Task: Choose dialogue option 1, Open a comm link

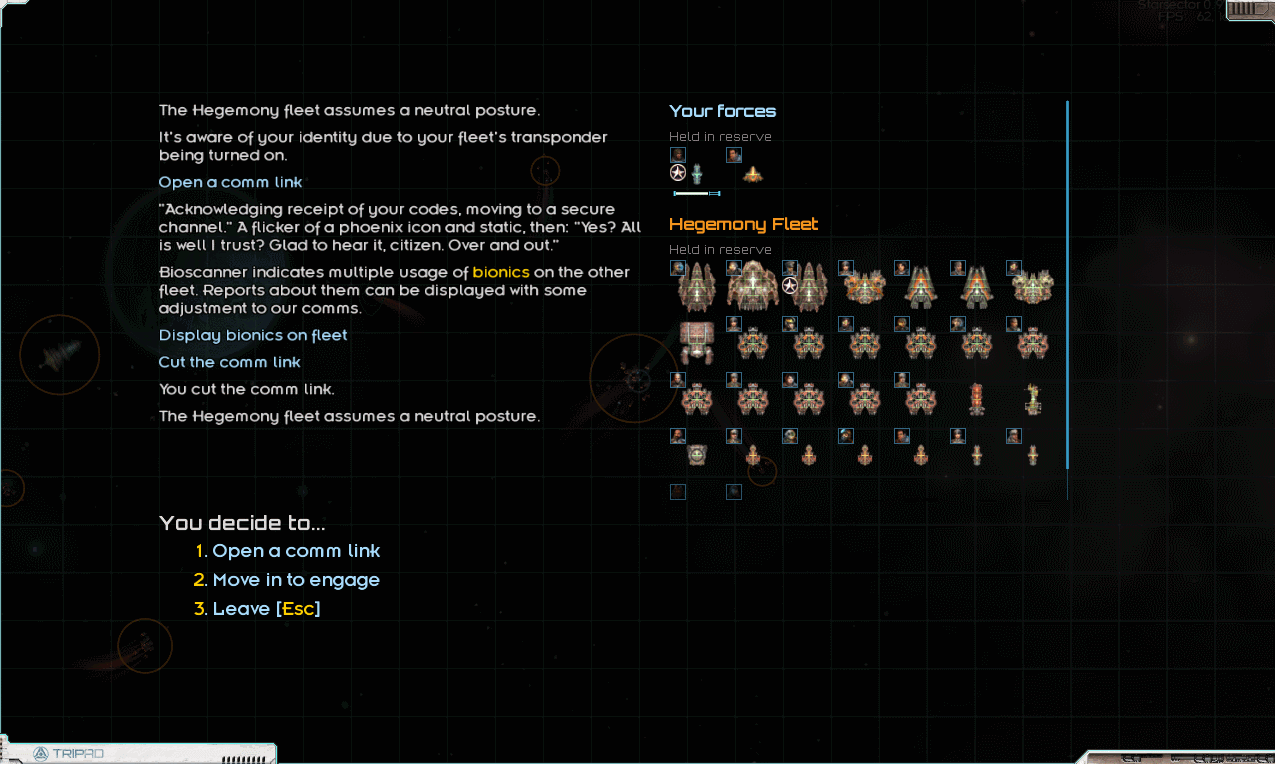Action: click(x=296, y=551)
